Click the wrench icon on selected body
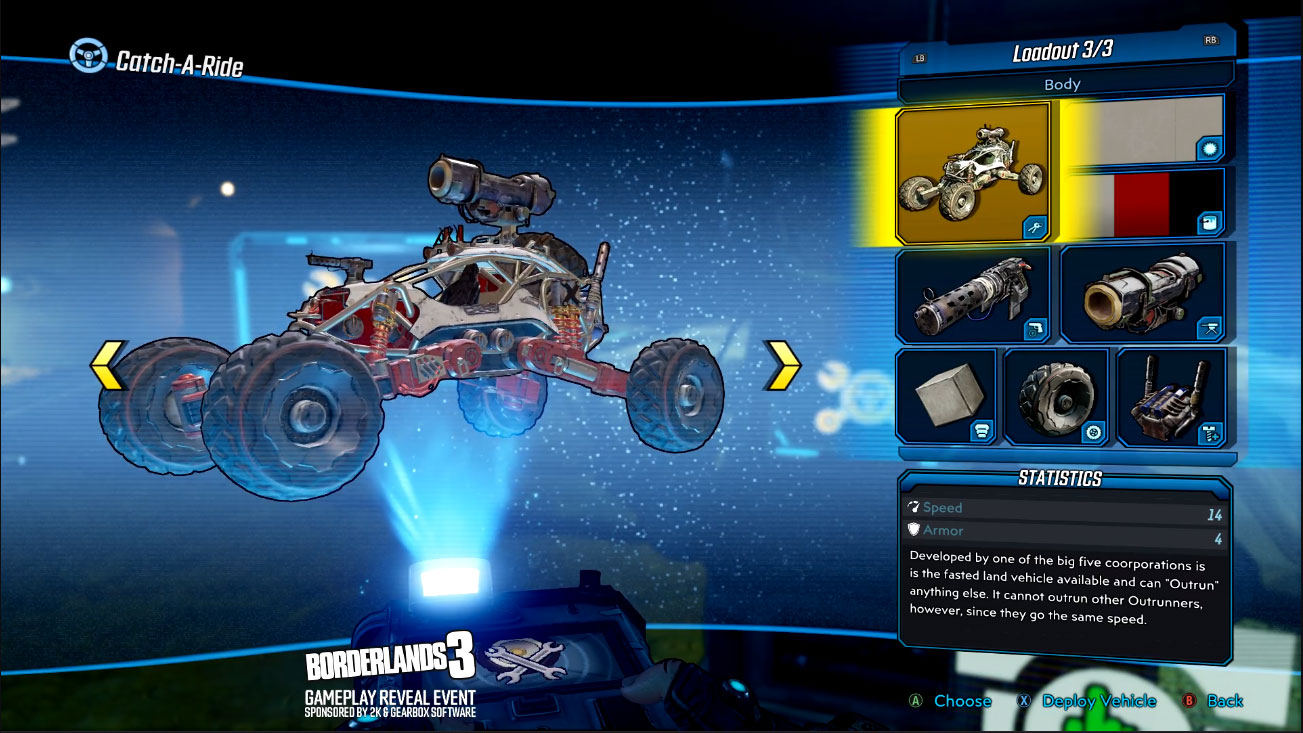 (x=1036, y=228)
